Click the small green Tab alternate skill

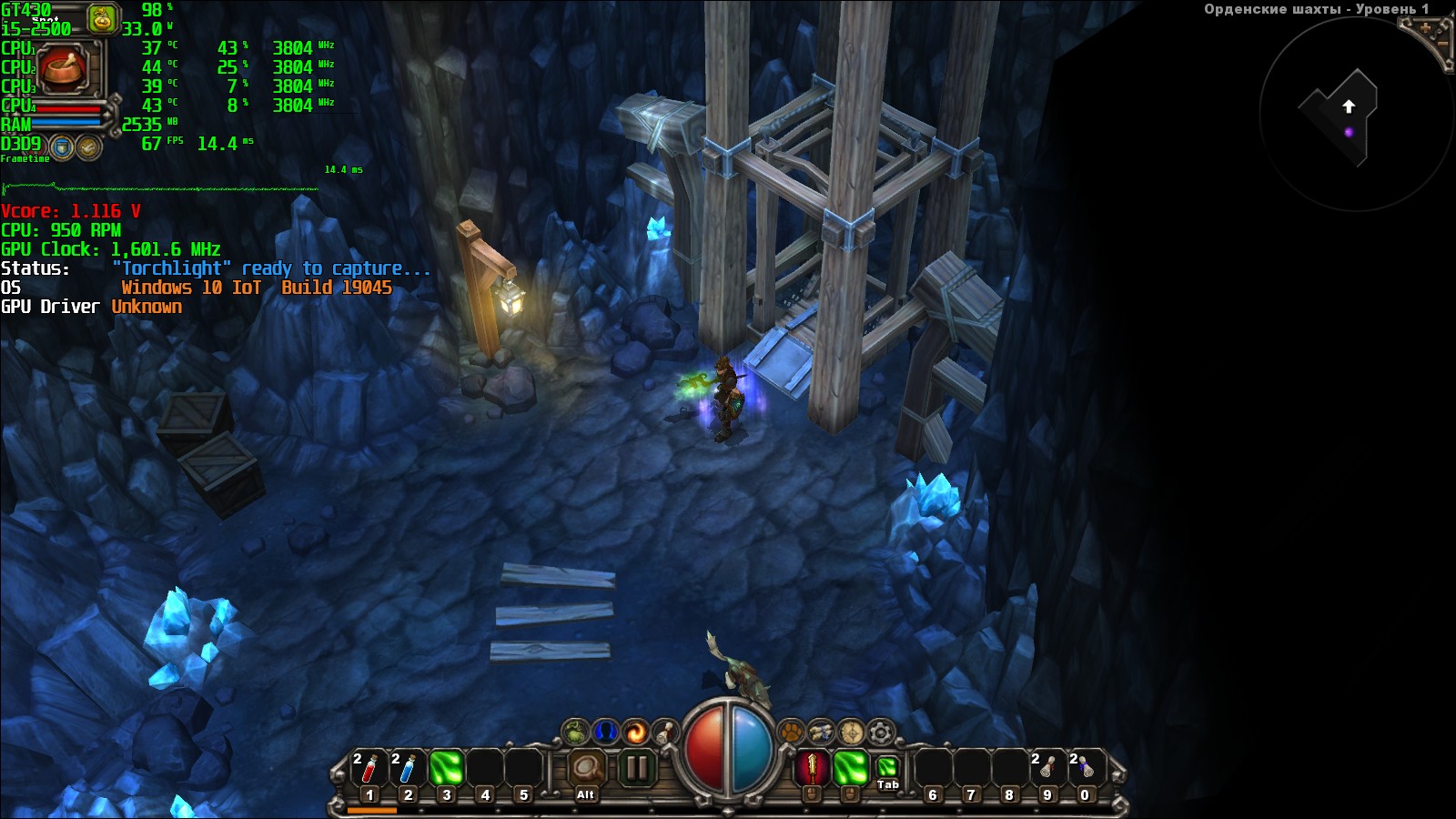tap(887, 769)
